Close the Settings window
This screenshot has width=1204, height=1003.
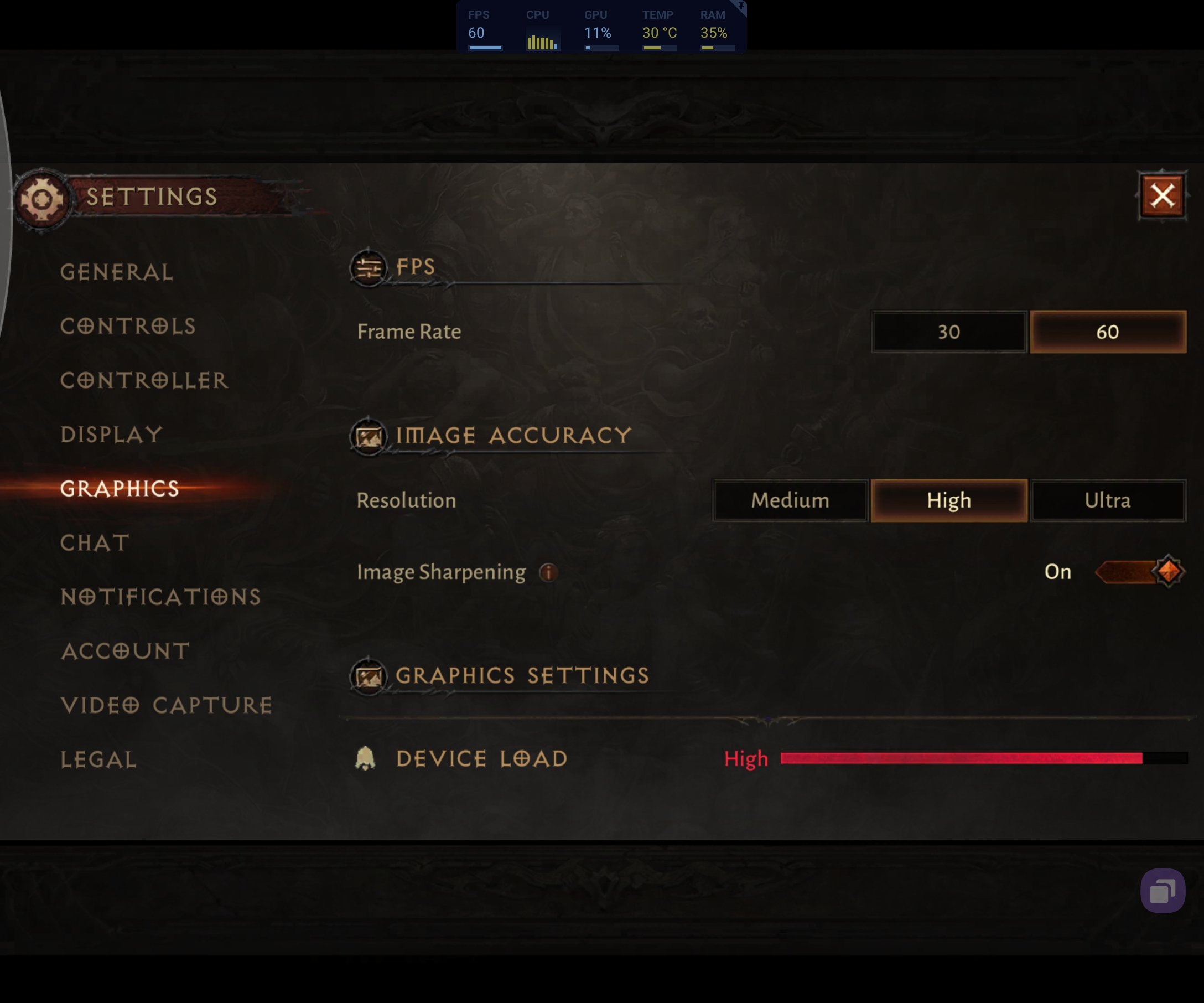[1161, 196]
